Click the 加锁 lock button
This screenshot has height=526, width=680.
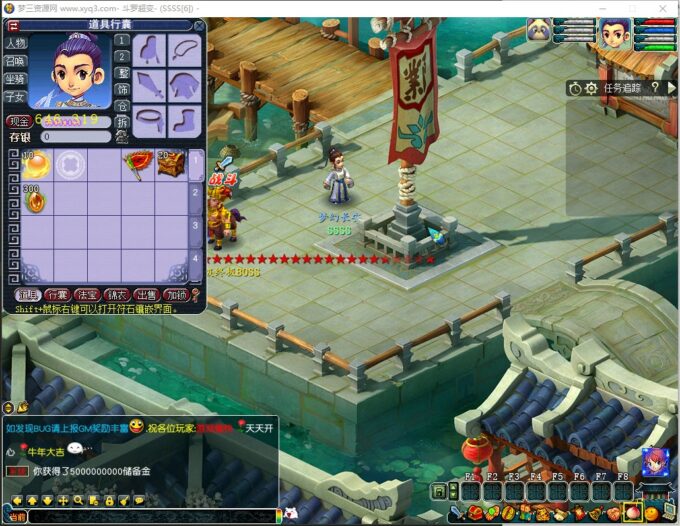[177, 295]
